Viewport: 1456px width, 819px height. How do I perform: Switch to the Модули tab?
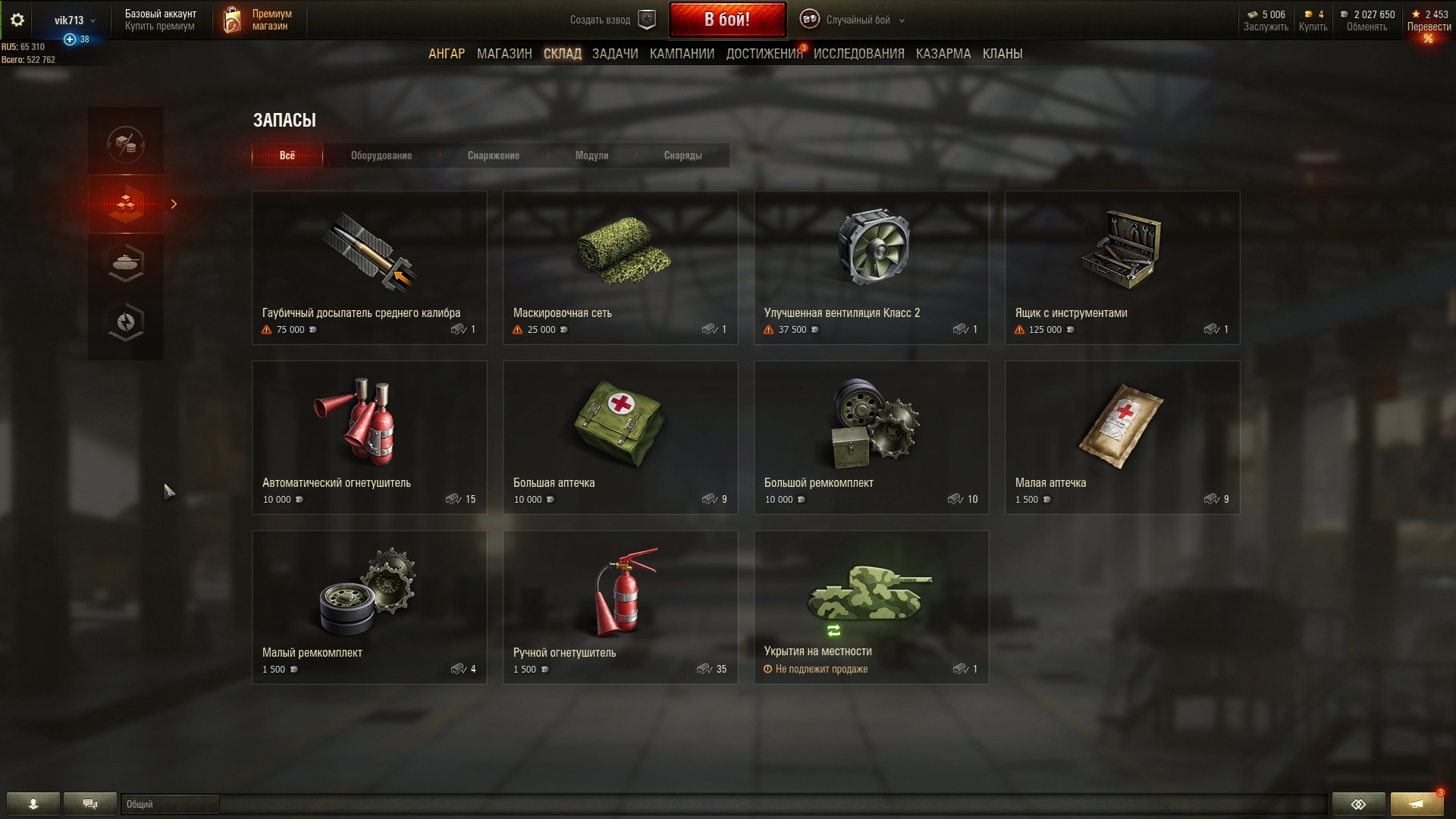point(591,155)
